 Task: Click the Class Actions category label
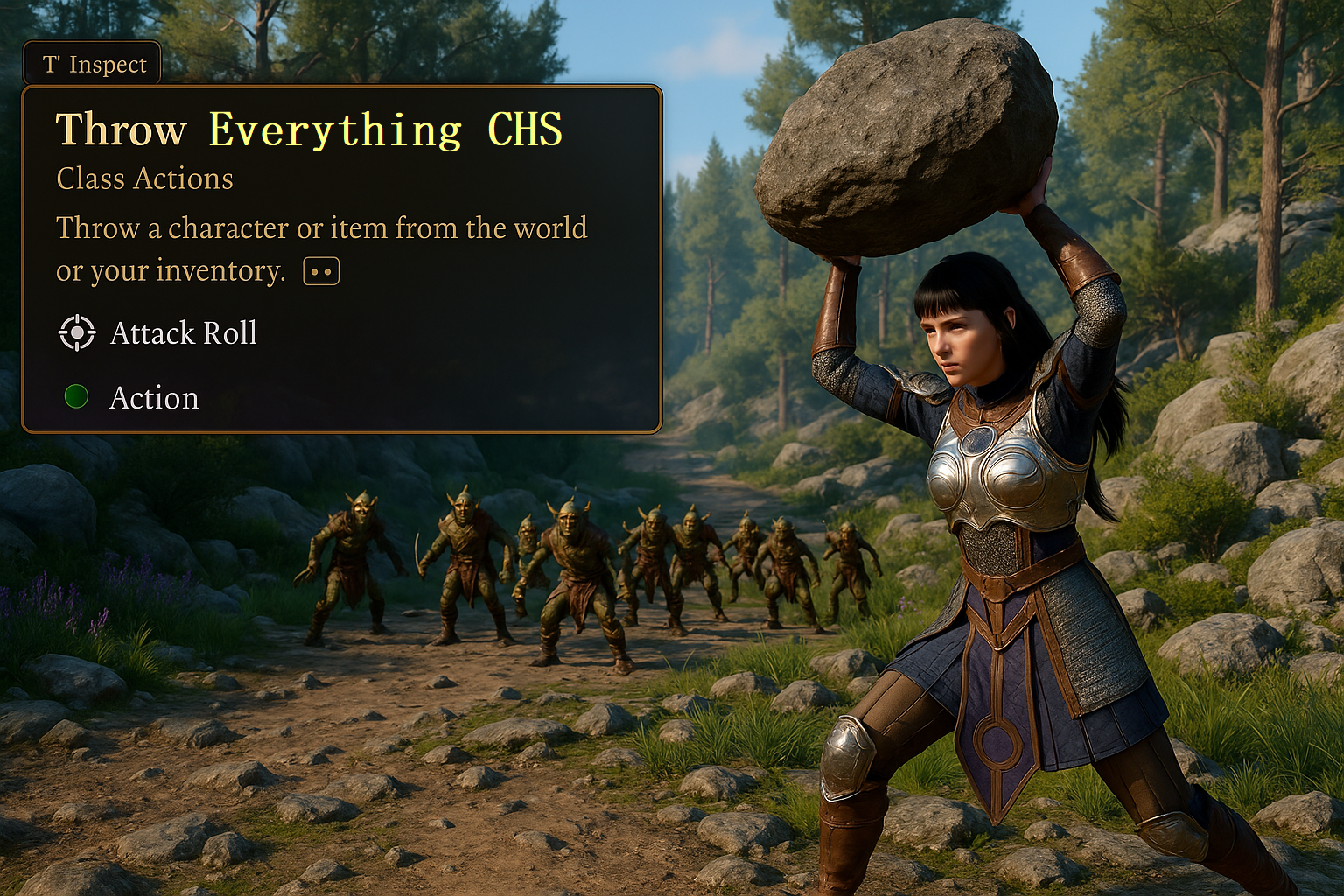[144, 178]
